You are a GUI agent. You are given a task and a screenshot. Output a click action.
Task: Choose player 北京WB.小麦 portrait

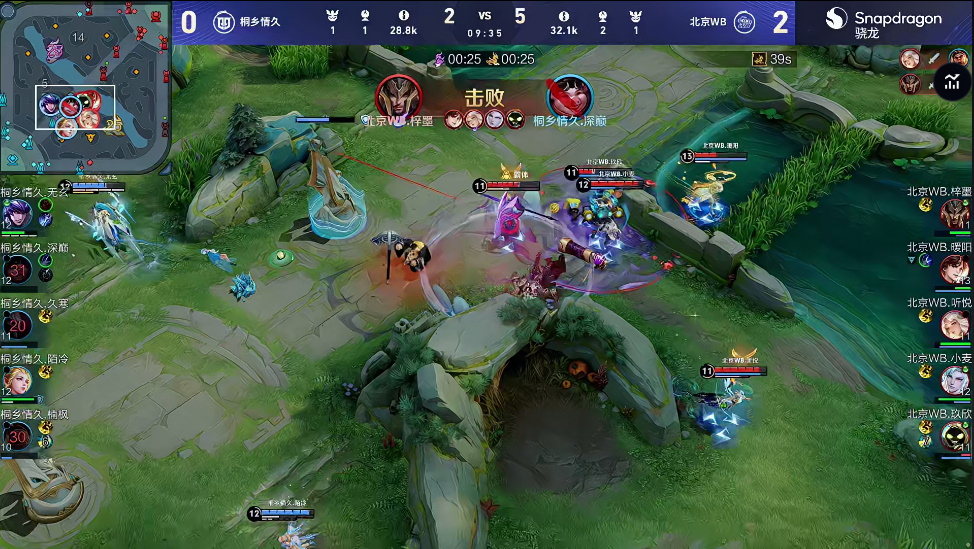tap(954, 380)
